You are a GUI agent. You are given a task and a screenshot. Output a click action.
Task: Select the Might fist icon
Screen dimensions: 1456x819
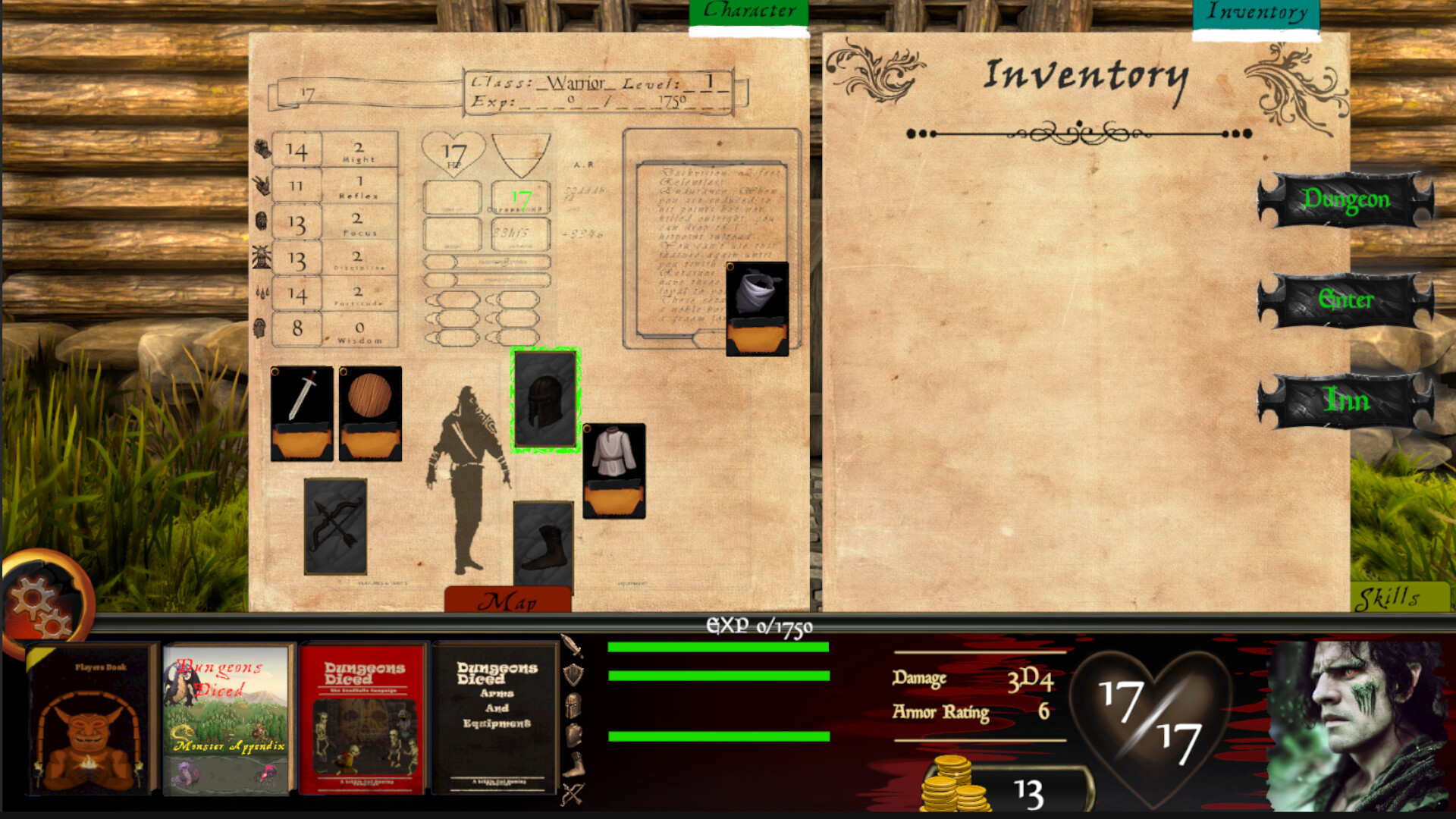coord(261,148)
